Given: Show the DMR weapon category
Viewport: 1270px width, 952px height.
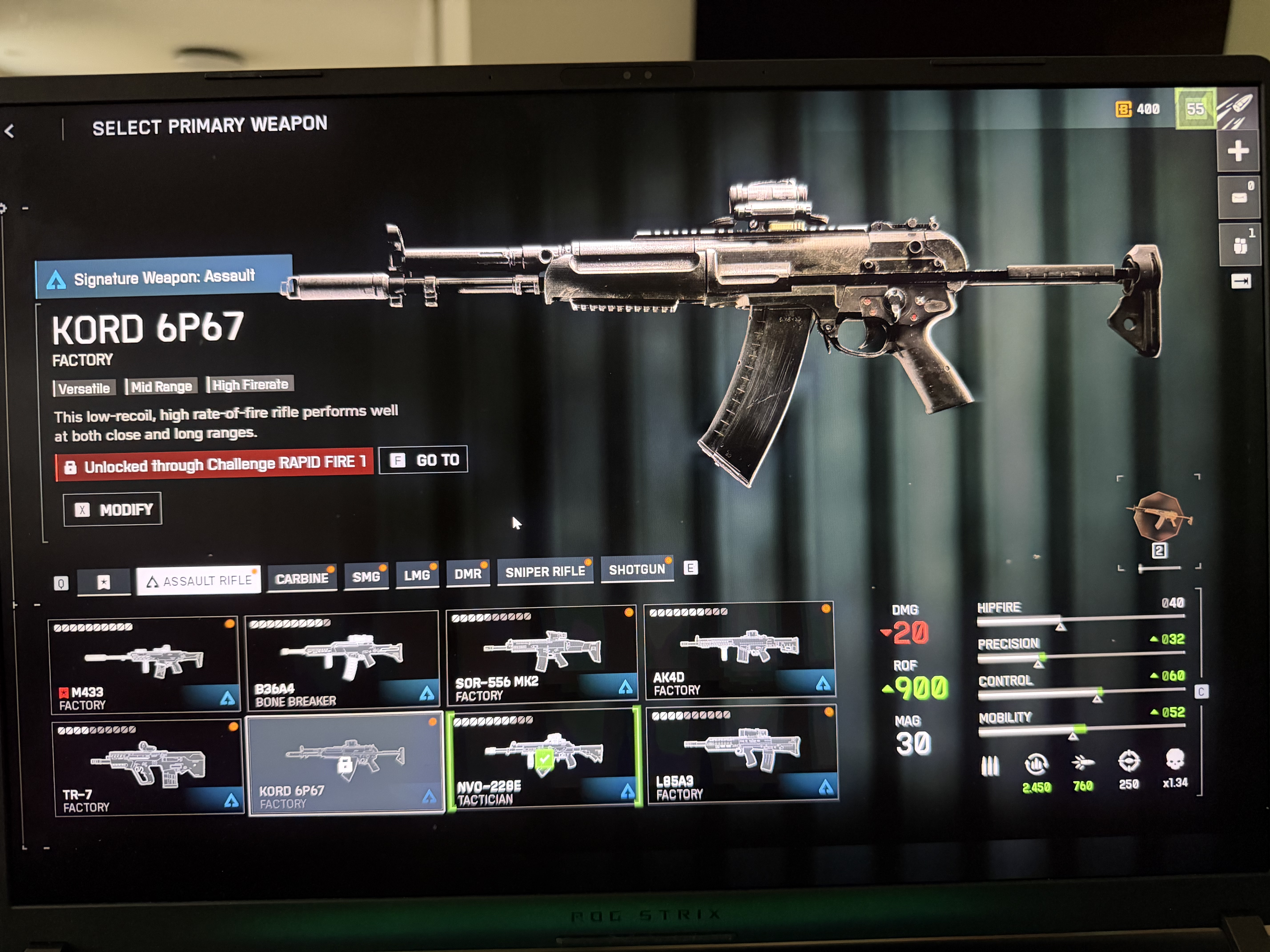Looking at the screenshot, I should click(468, 574).
